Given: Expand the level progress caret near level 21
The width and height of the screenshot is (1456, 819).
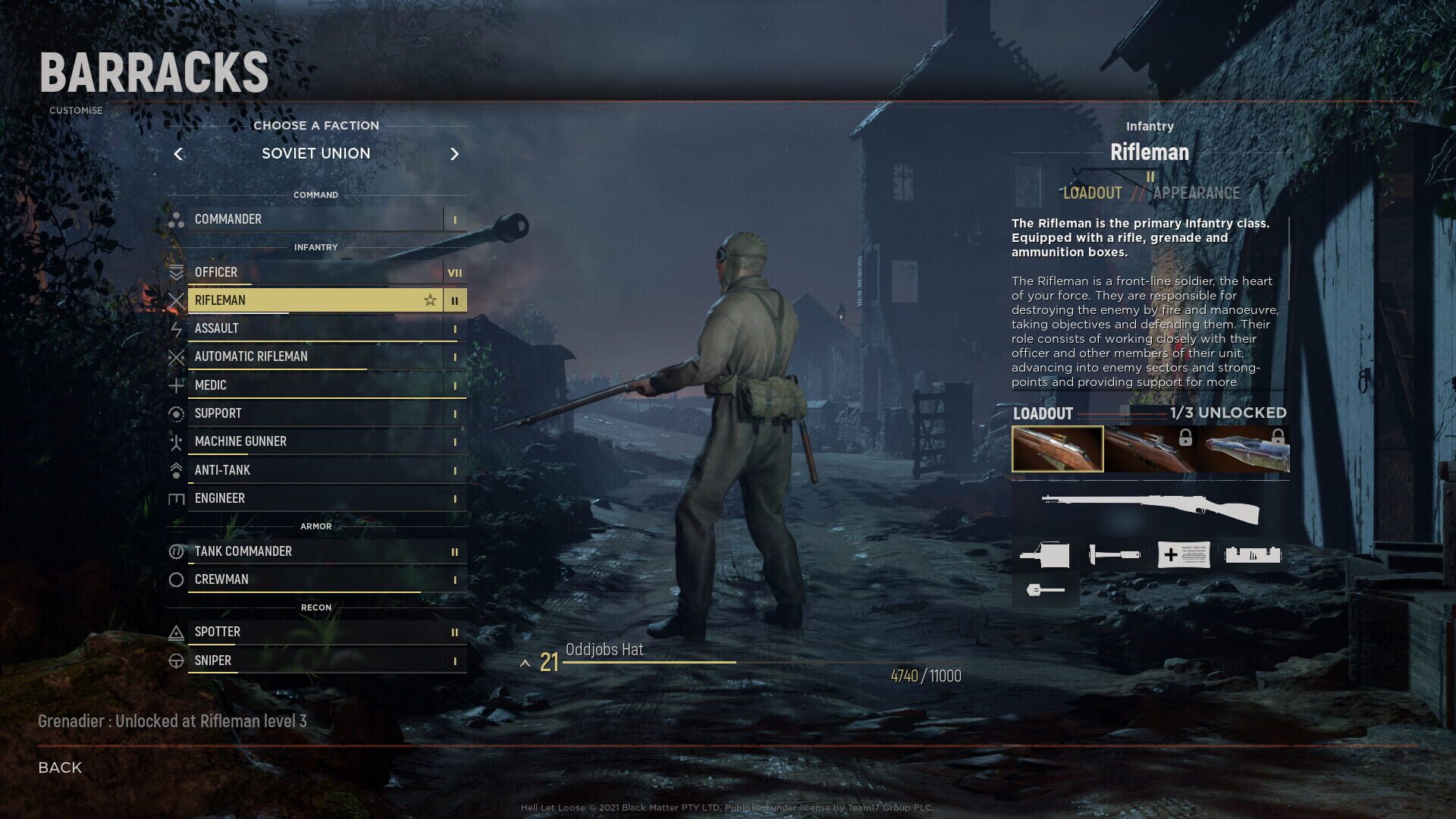Looking at the screenshot, I should click(526, 662).
